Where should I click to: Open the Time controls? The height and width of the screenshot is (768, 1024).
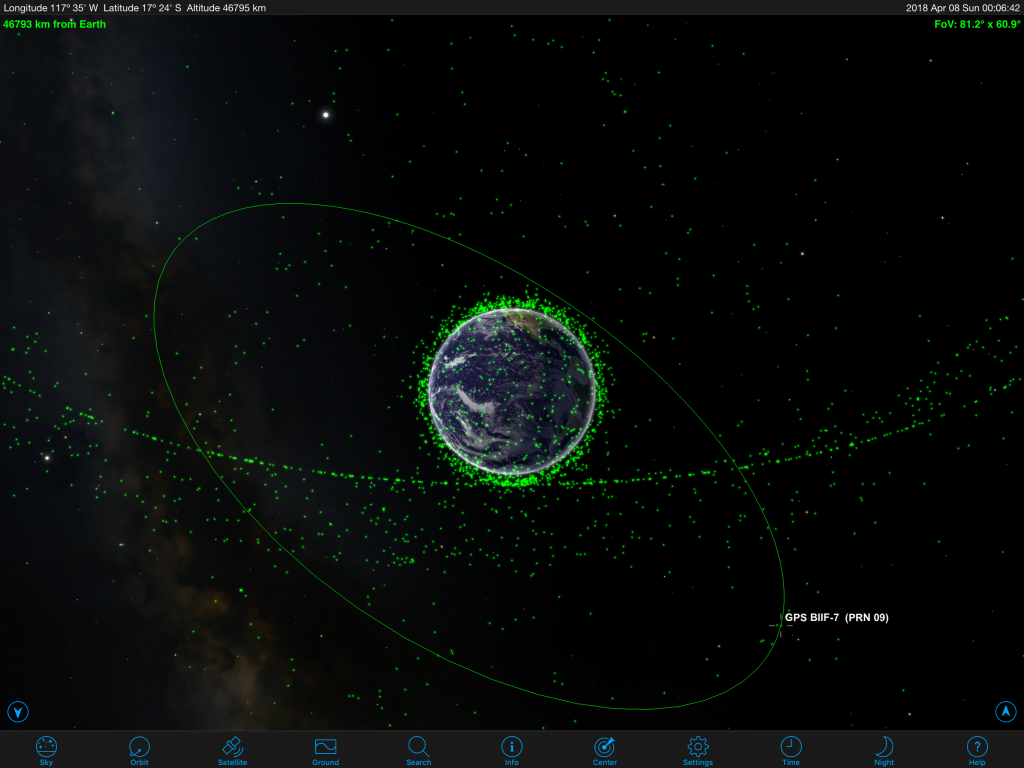pyautogui.click(x=790, y=748)
